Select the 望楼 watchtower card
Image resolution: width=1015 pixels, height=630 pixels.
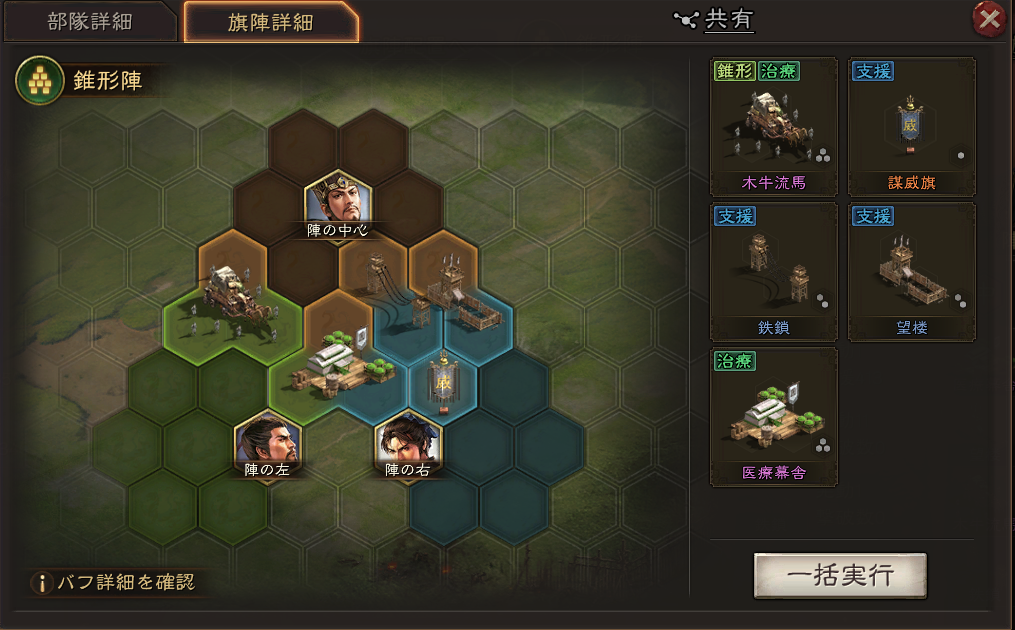tap(911, 272)
